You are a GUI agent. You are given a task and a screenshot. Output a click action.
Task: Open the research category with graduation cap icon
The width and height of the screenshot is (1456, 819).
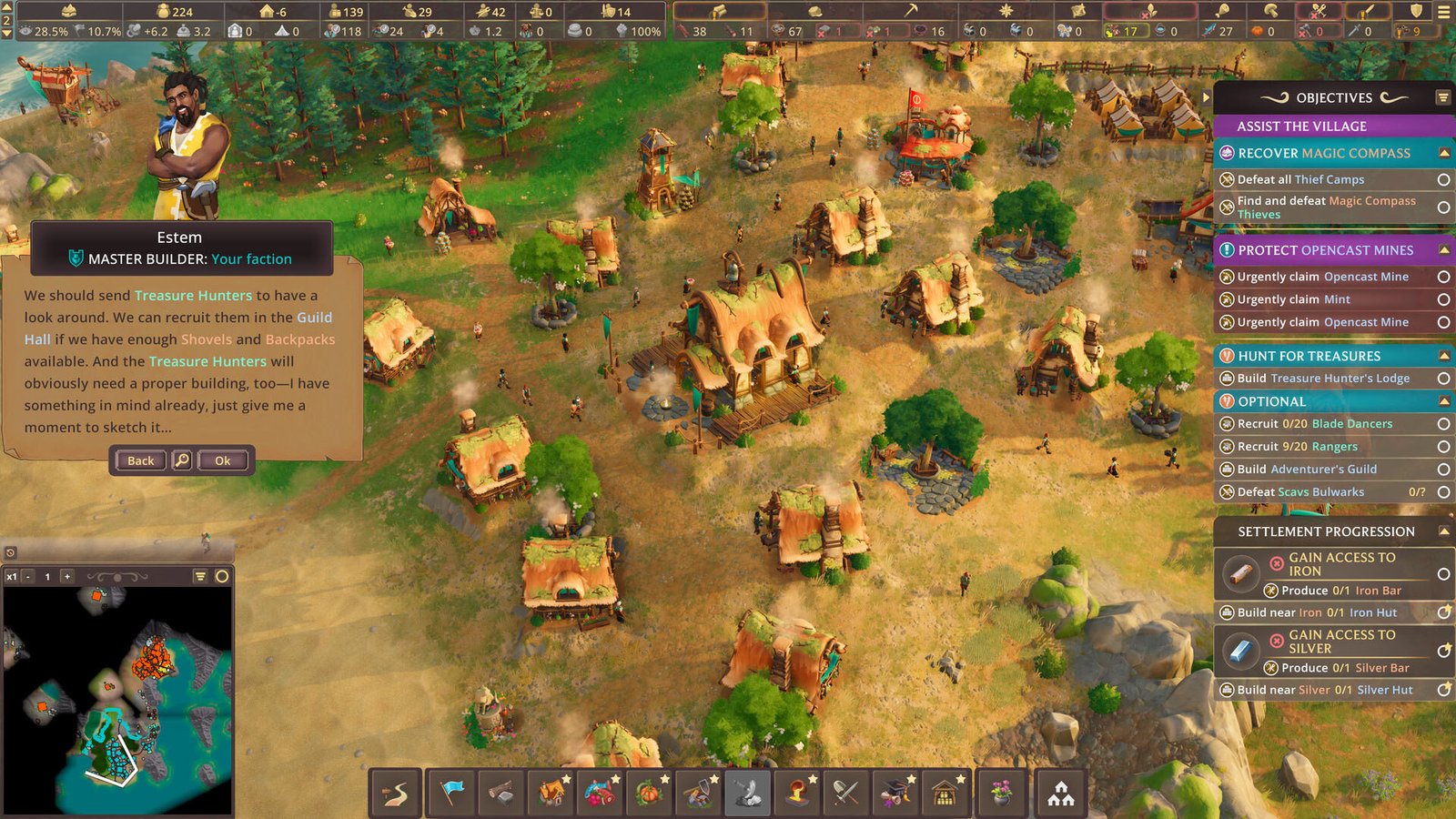point(895,793)
